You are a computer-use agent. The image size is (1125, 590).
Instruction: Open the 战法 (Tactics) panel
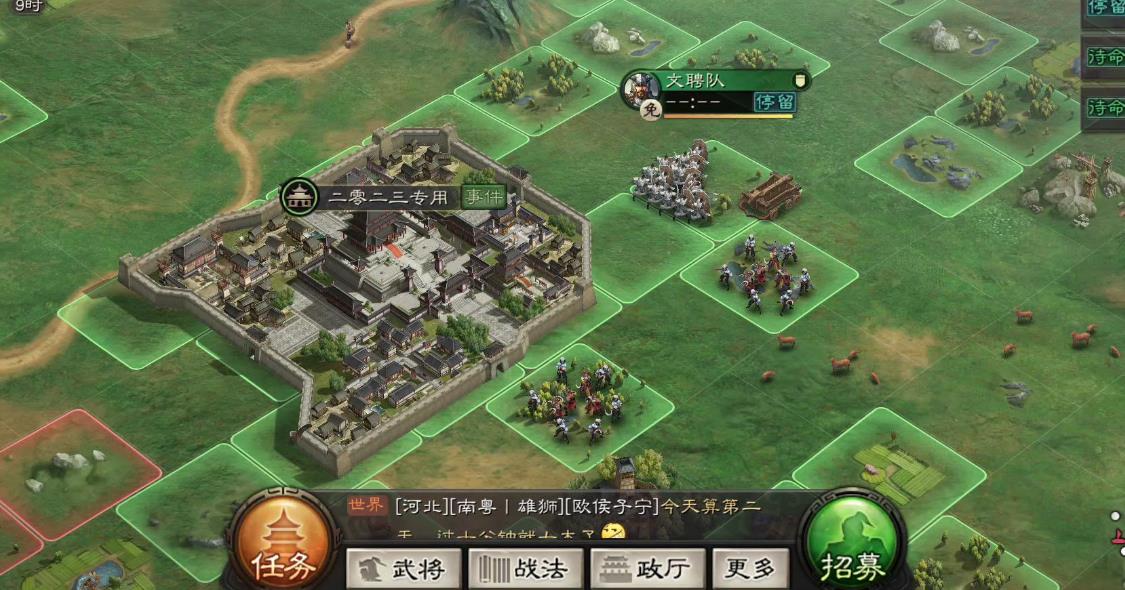click(526, 569)
